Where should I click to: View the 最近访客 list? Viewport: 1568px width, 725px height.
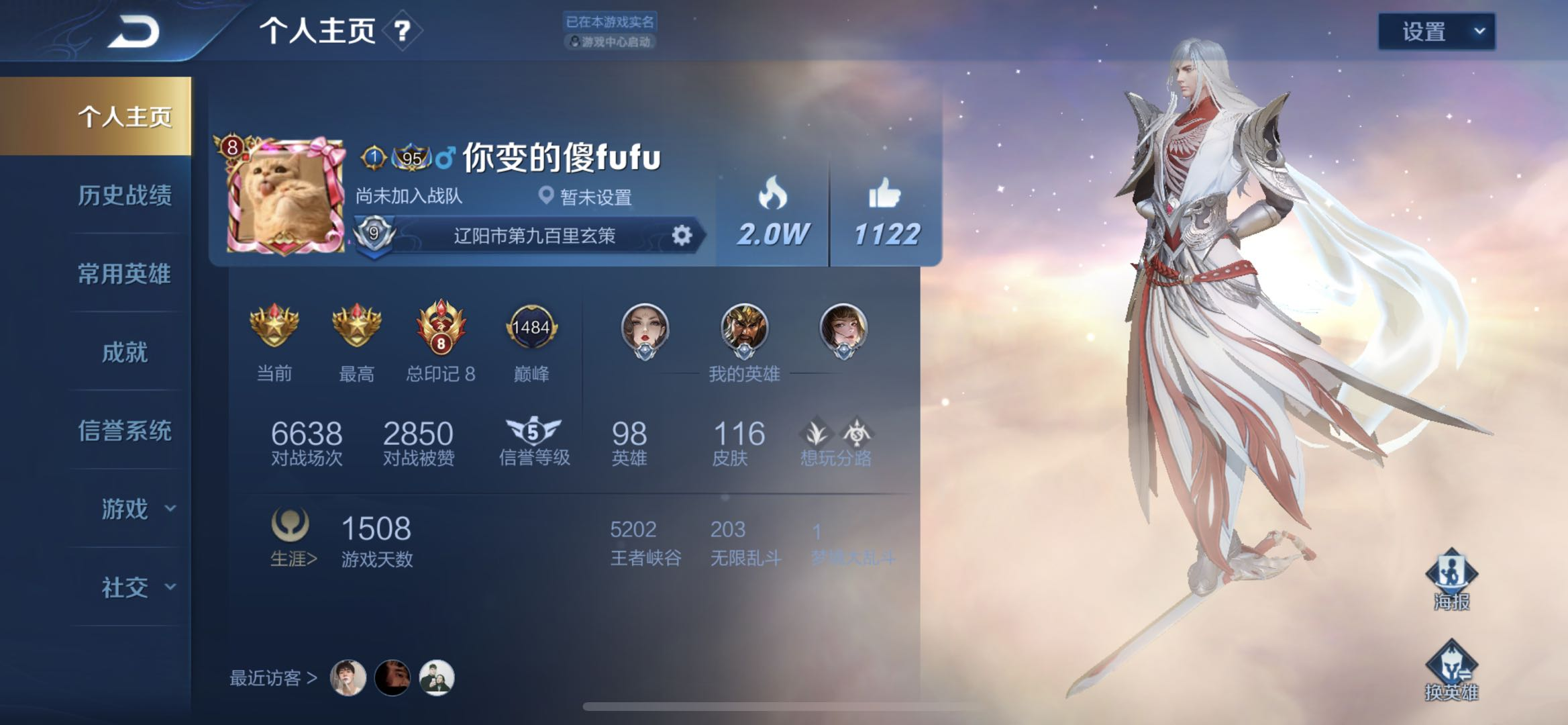pyautogui.click(x=273, y=678)
